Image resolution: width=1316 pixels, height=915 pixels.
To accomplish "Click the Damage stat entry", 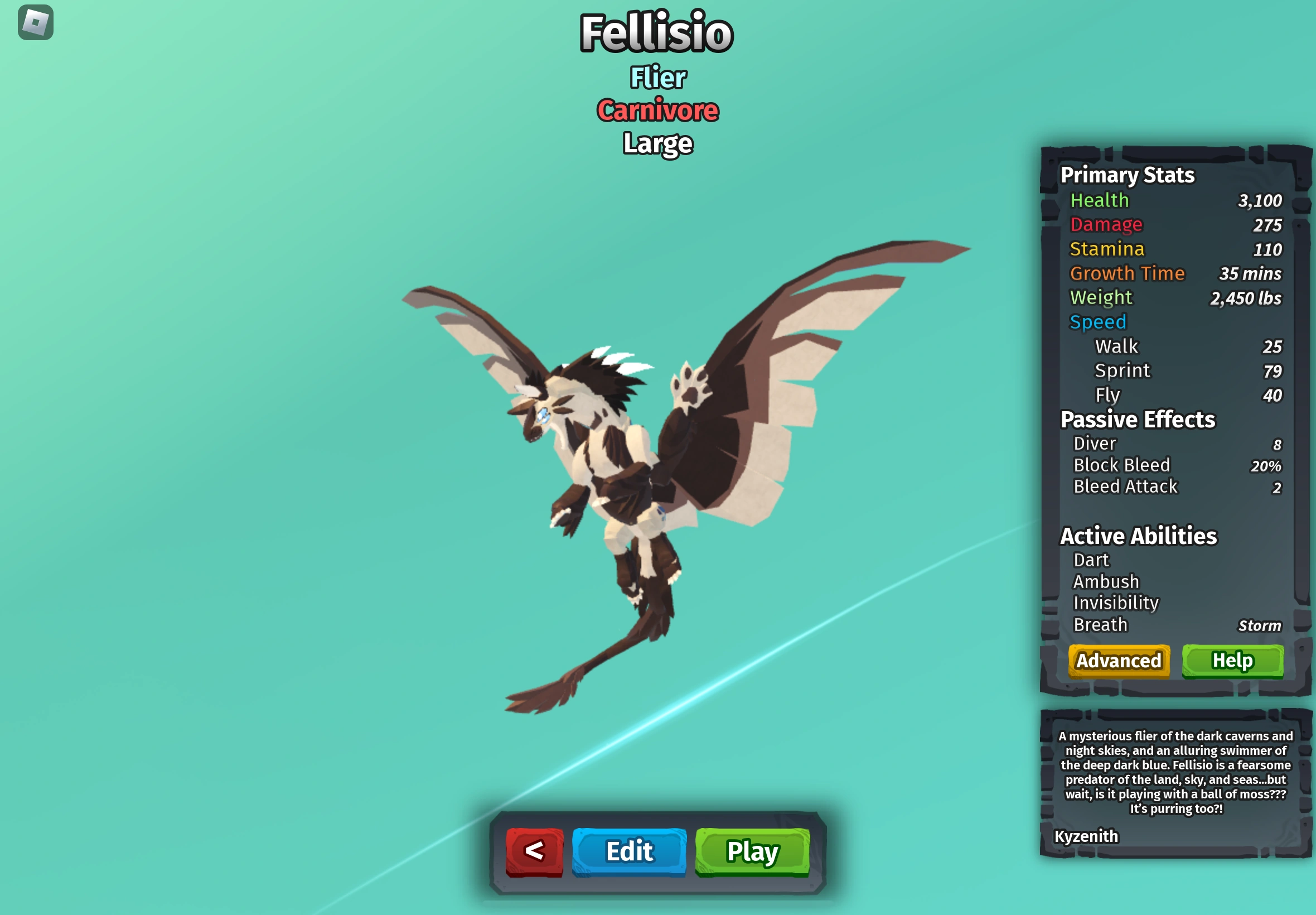I will [1106, 225].
